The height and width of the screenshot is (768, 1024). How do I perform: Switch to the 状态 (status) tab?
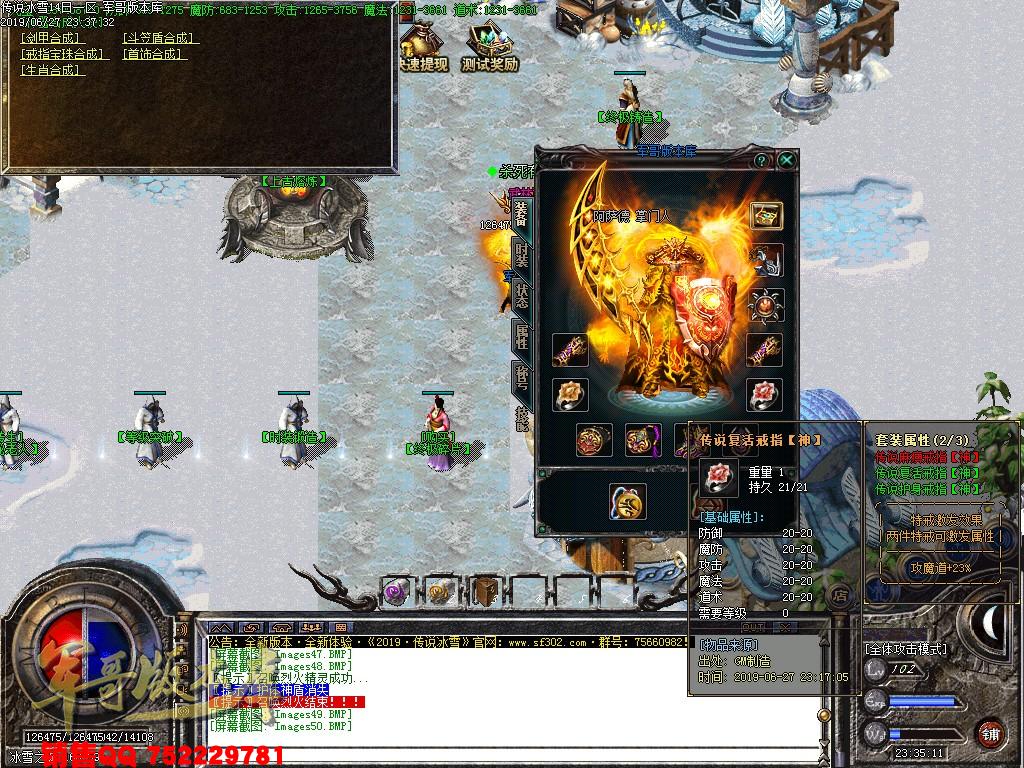[x=521, y=296]
